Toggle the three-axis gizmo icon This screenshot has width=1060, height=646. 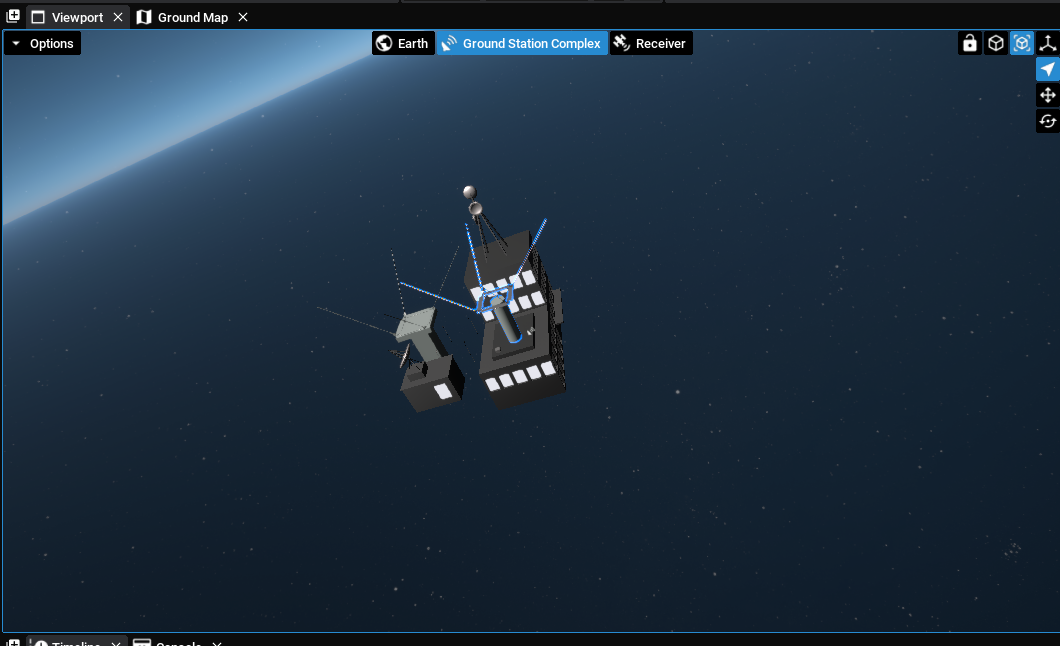(1048, 44)
